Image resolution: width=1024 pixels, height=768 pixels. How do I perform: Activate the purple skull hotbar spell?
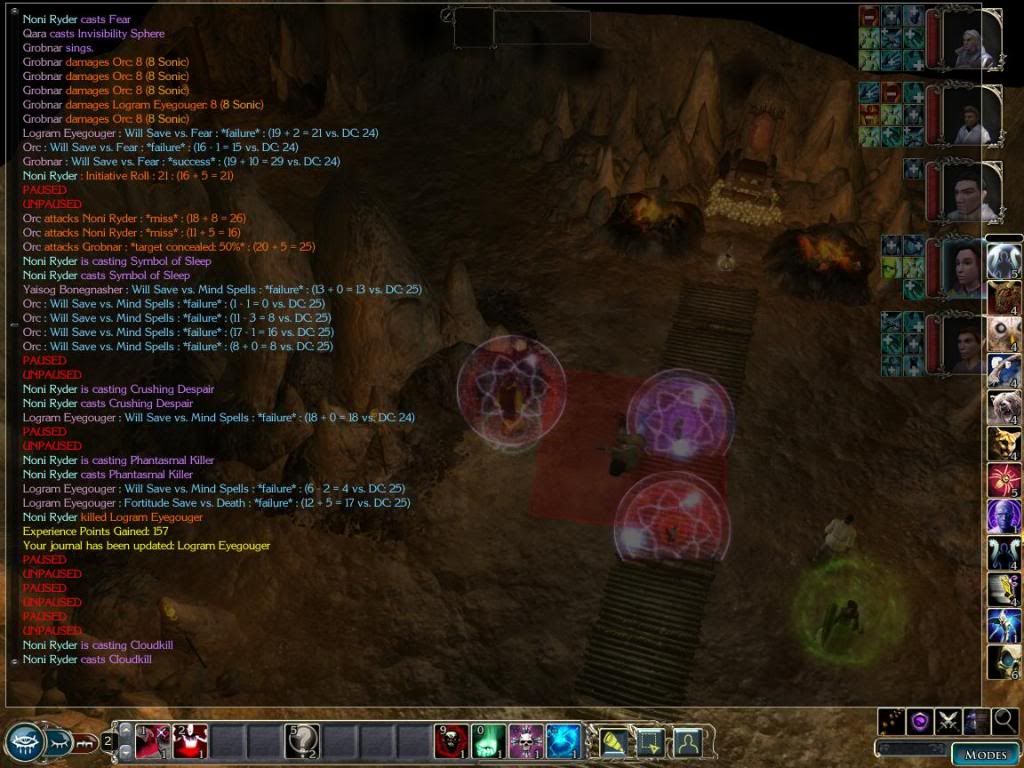tap(525, 741)
